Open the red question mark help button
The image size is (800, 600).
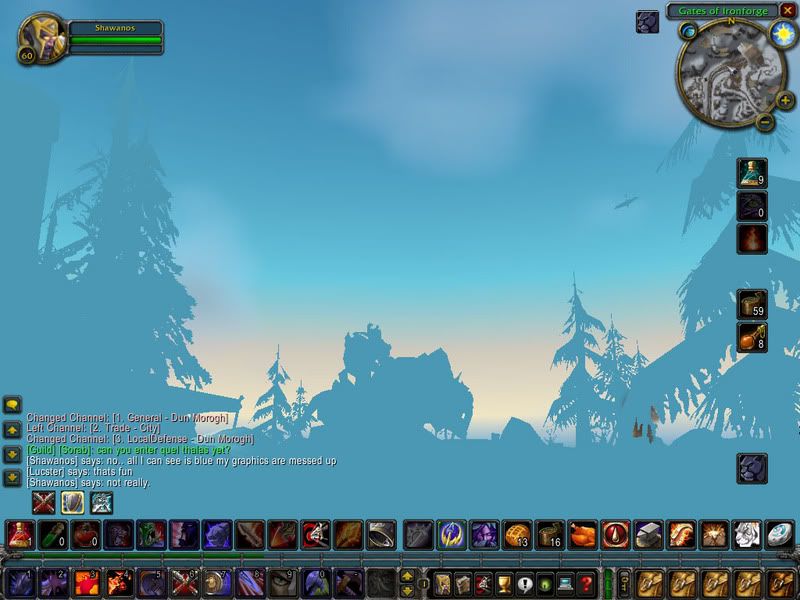click(x=587, y=583)
